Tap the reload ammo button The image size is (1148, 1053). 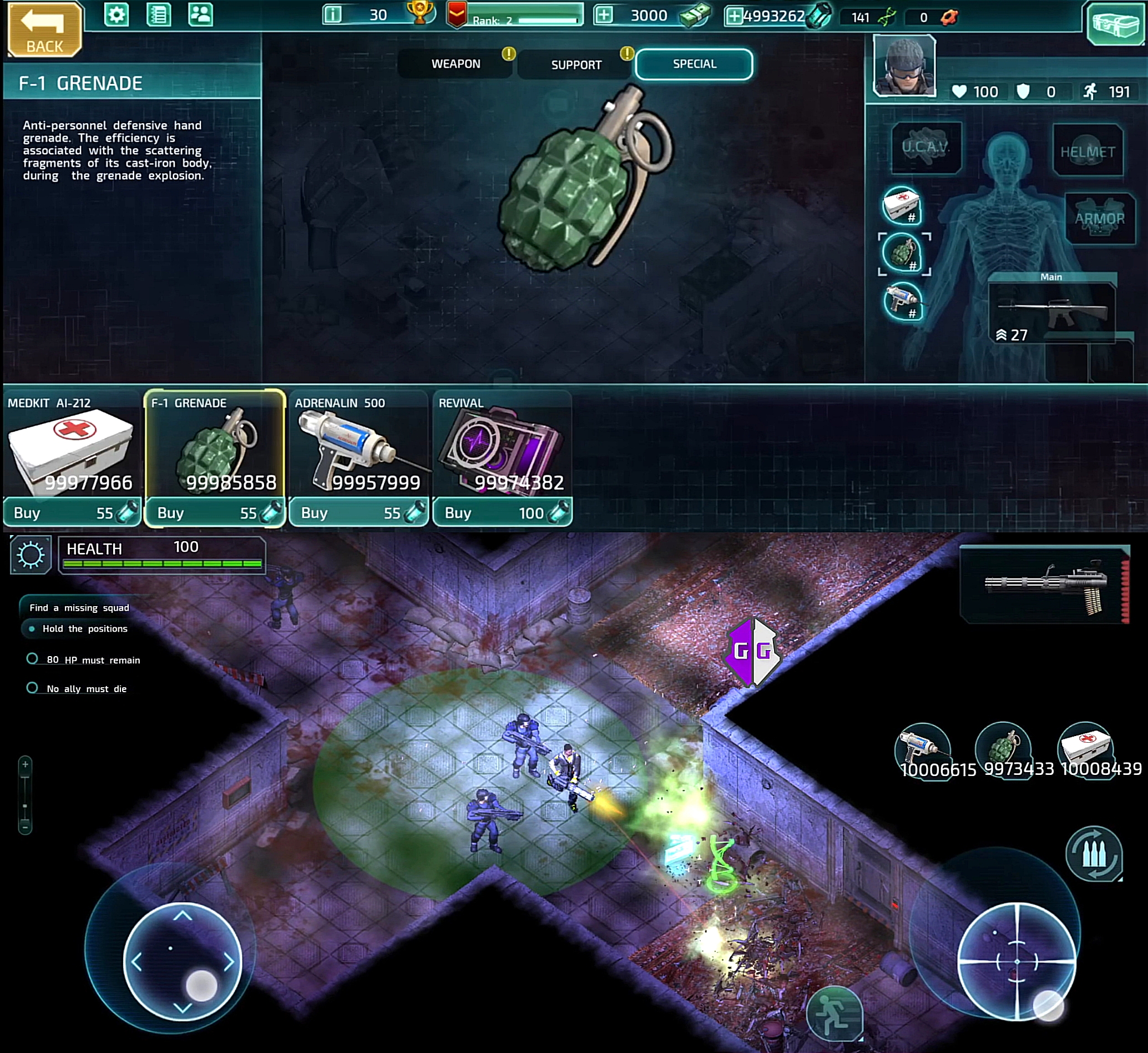[x=1094, y=854]
